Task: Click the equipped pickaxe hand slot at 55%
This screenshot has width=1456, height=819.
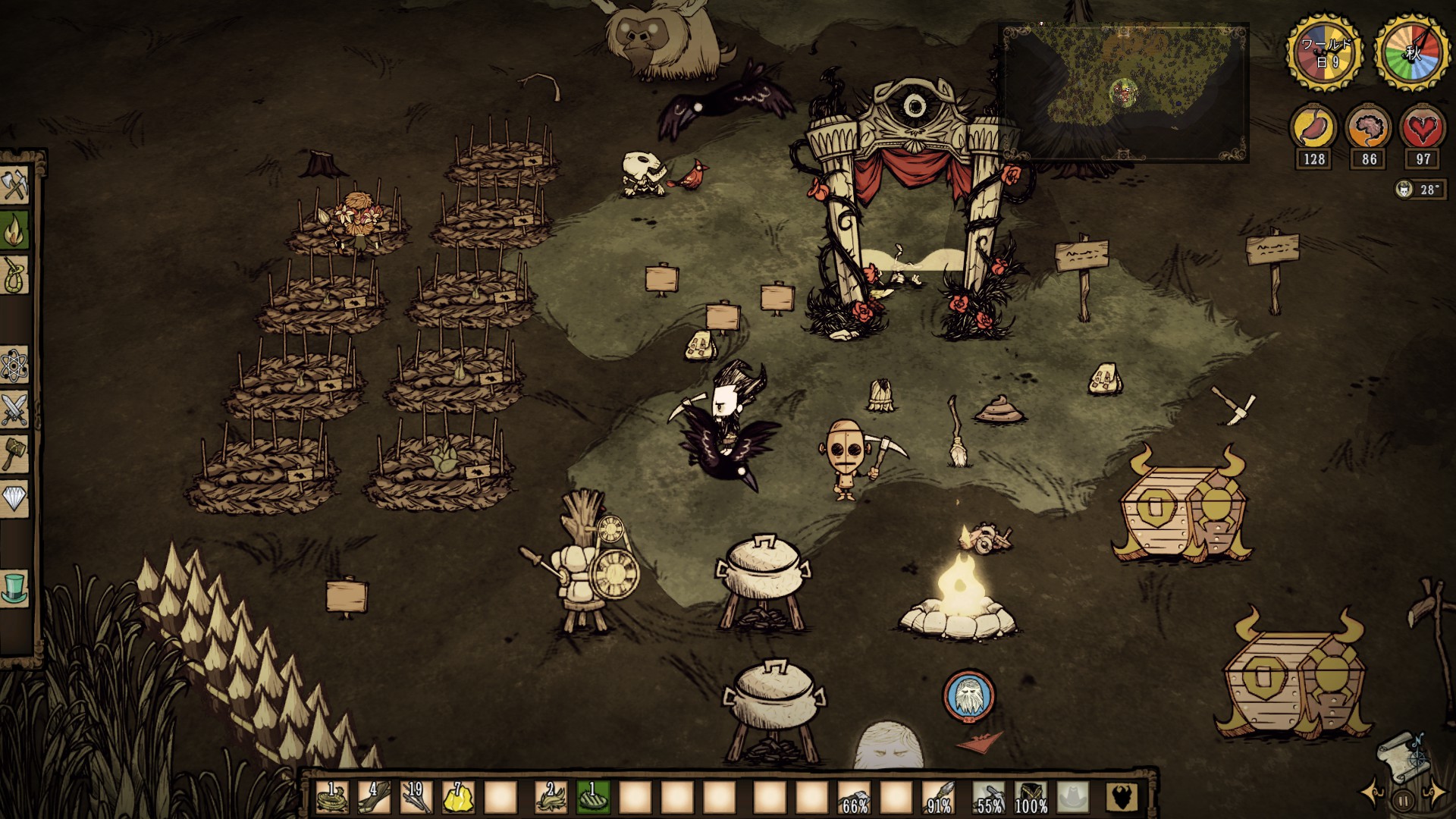Action: pyautogui.click(x=989, y=798)
